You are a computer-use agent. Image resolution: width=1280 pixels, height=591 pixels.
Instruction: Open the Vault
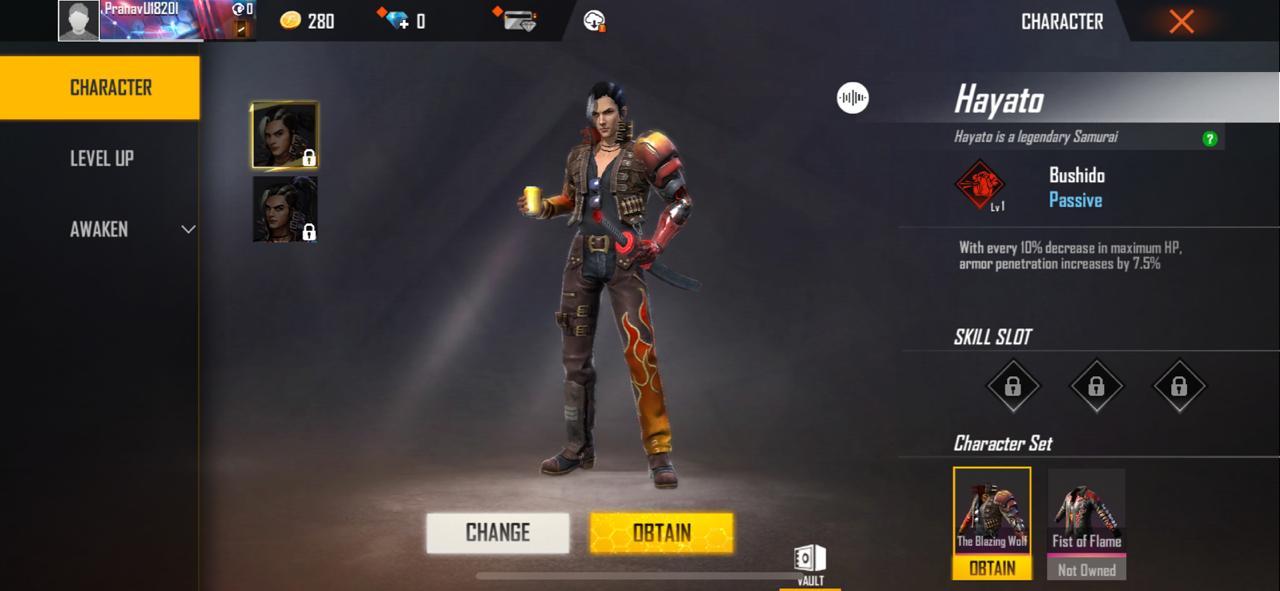coord(810,561)
